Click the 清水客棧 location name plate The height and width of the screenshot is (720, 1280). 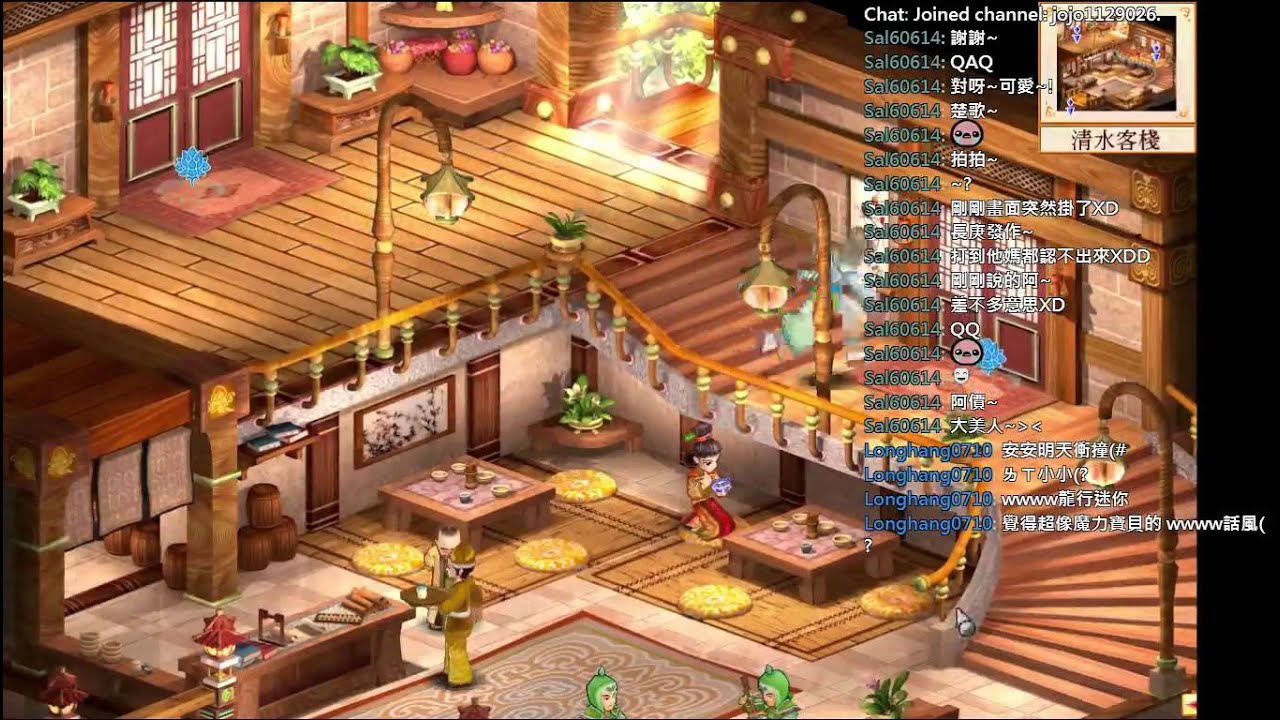1116,140
